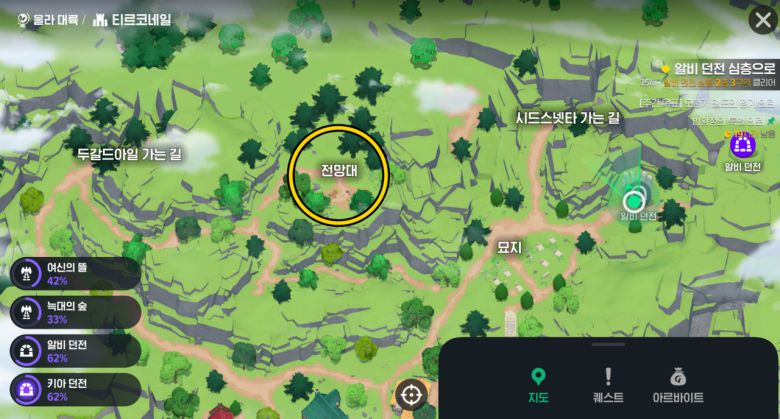This screenshot has height=419, width=780.
Task: Open the 퀘스트 (Quest) tab
Action: (607, 385)
